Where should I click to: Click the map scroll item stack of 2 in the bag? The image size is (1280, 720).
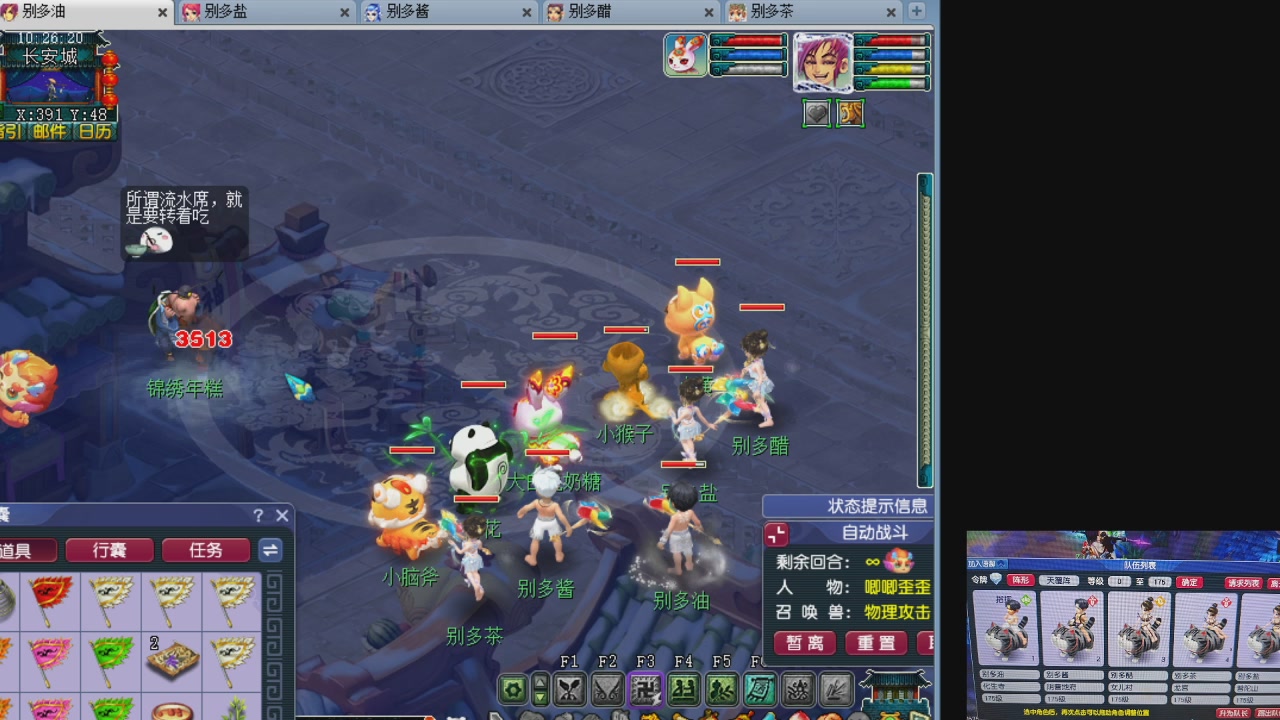tap(172, 660)
